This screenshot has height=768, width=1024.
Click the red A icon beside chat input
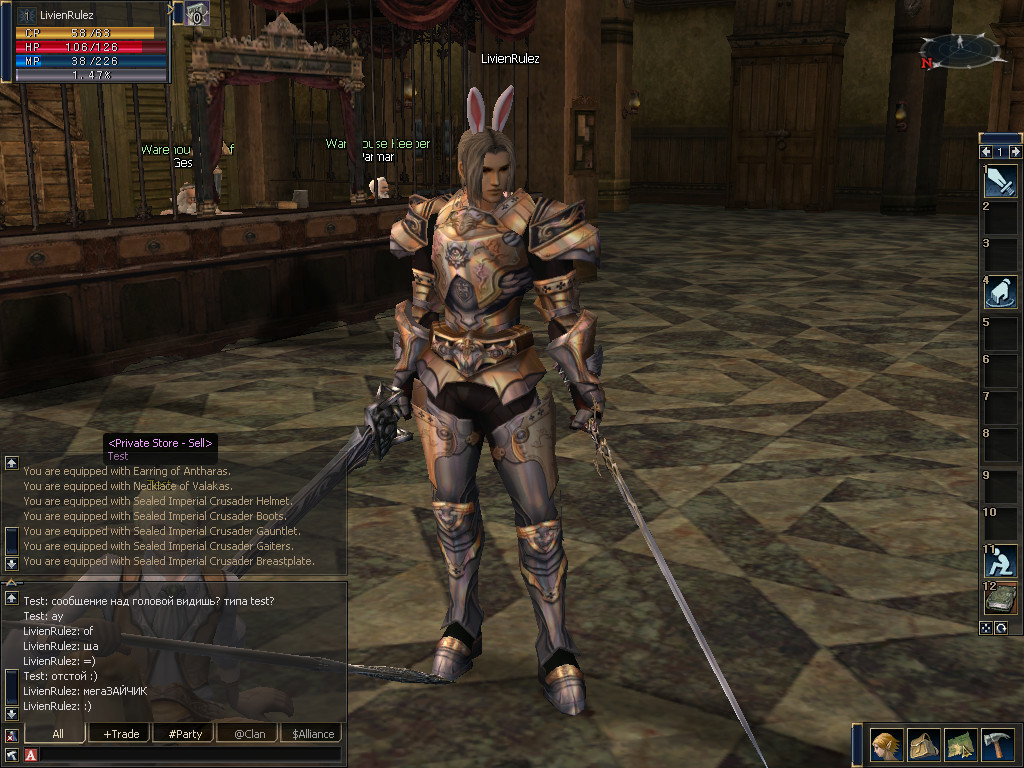tap(30, 754)
